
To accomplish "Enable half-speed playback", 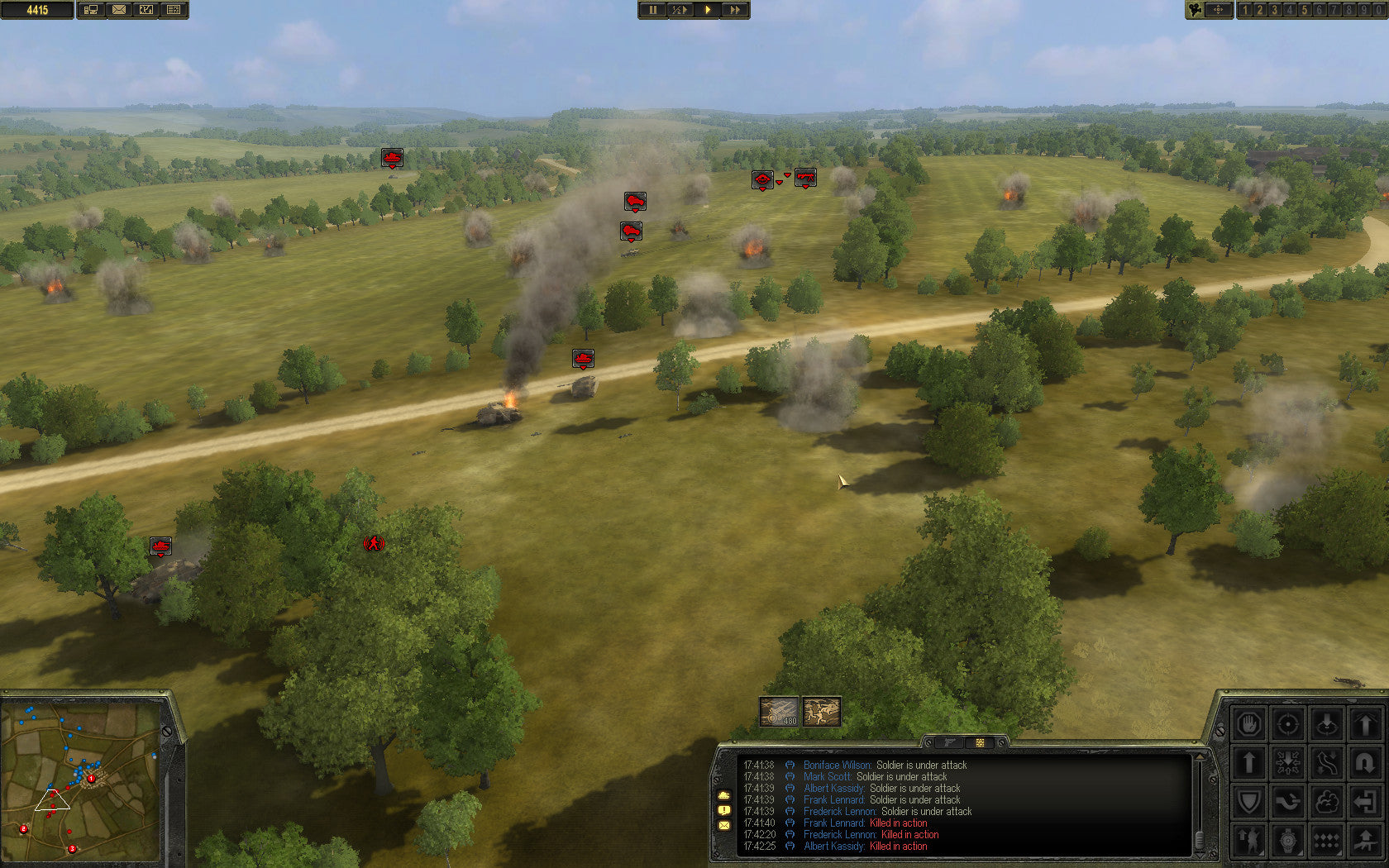I will click(x=680, y=10).
